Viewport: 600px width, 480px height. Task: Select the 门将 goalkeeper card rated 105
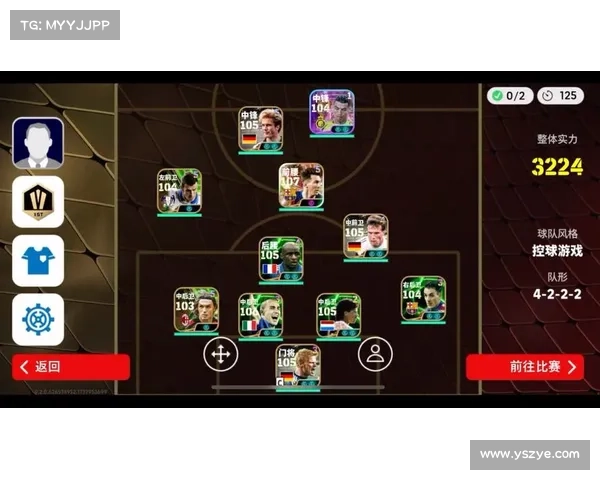[x=298, y=367]
